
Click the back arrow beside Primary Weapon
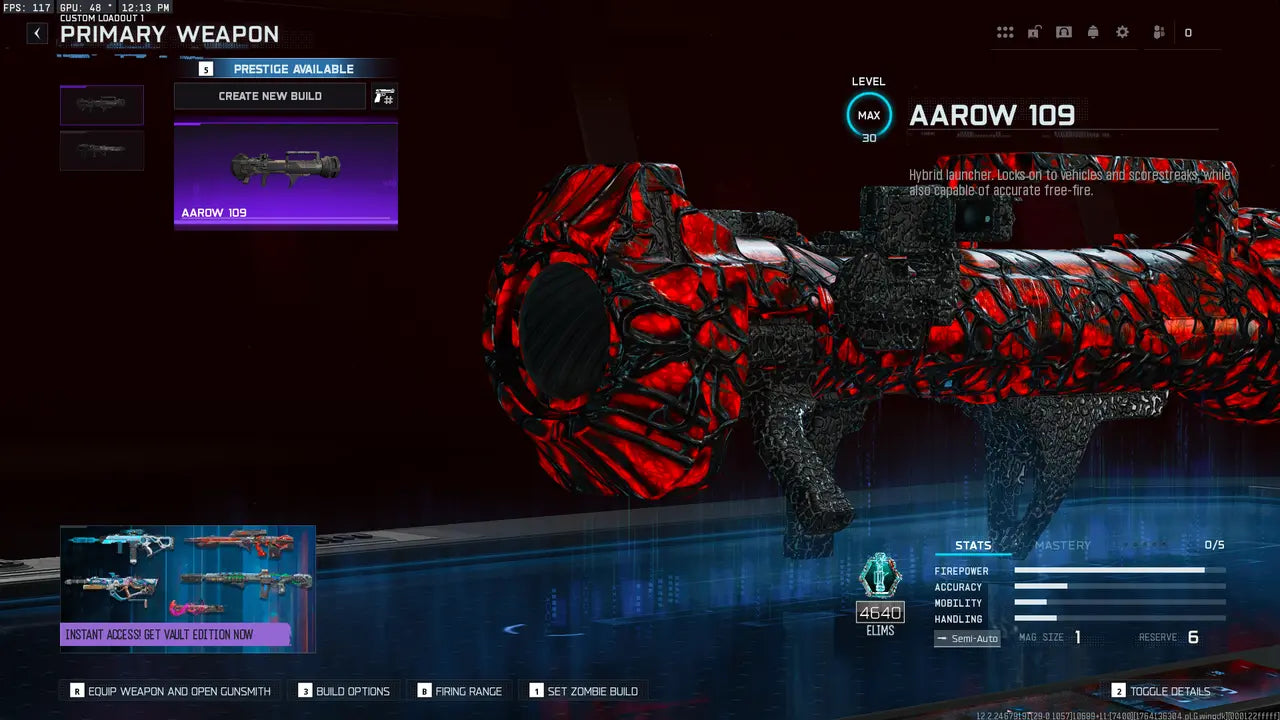36,33
